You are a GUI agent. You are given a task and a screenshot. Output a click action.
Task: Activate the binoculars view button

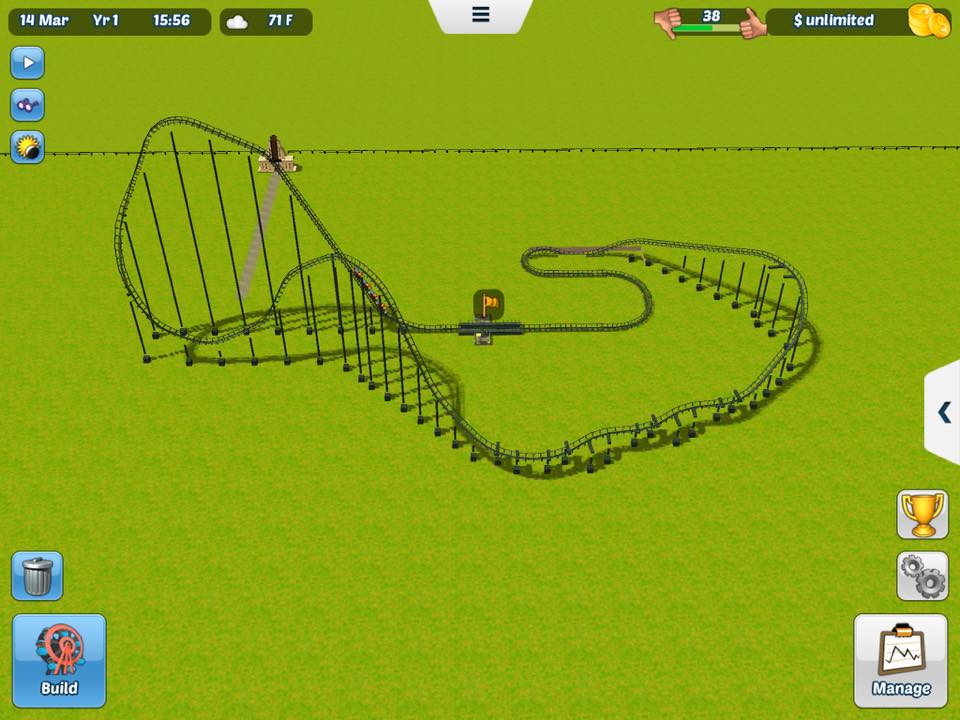tap(27, 105)
